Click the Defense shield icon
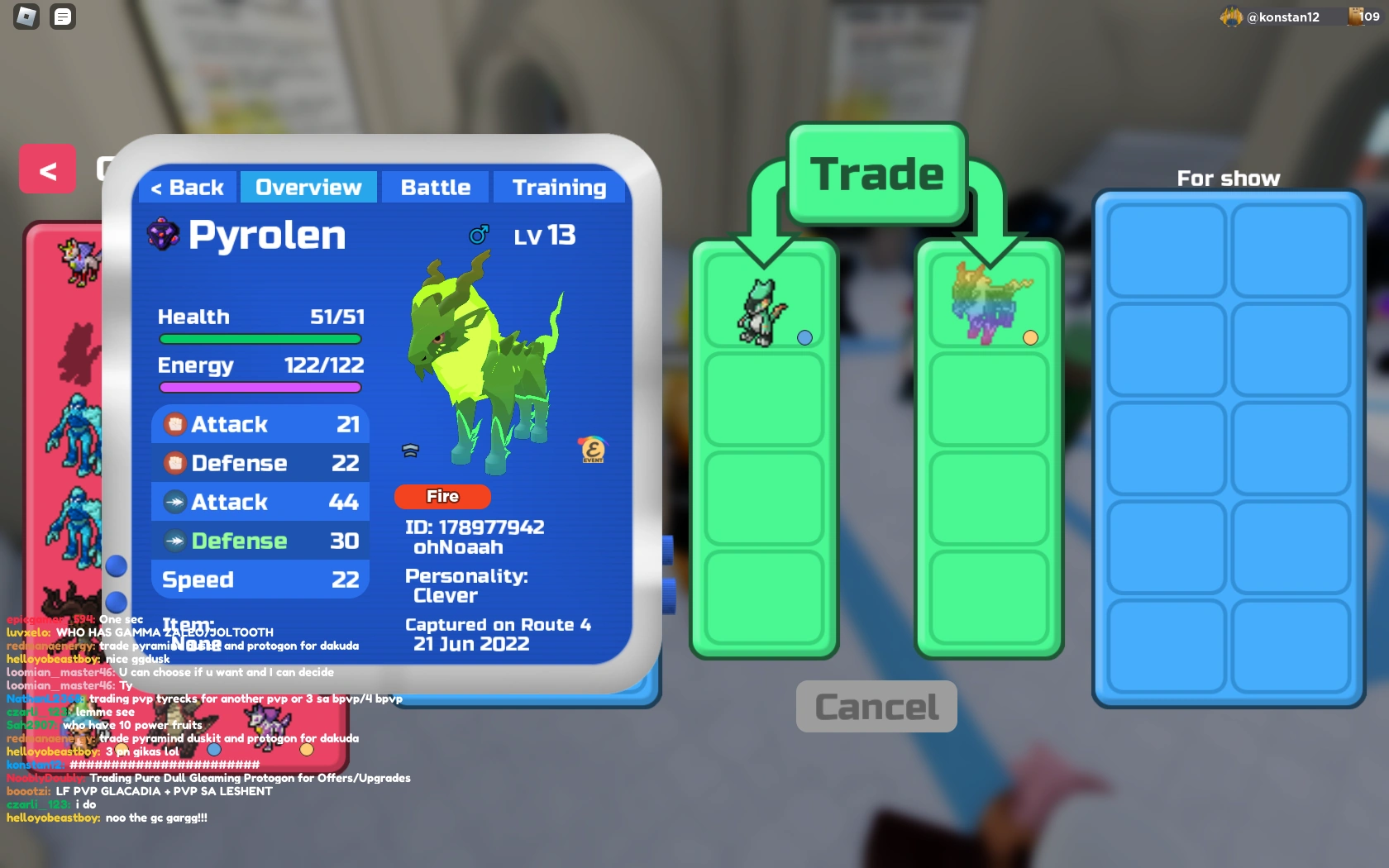1389x868 pixels. pos(175,463)
